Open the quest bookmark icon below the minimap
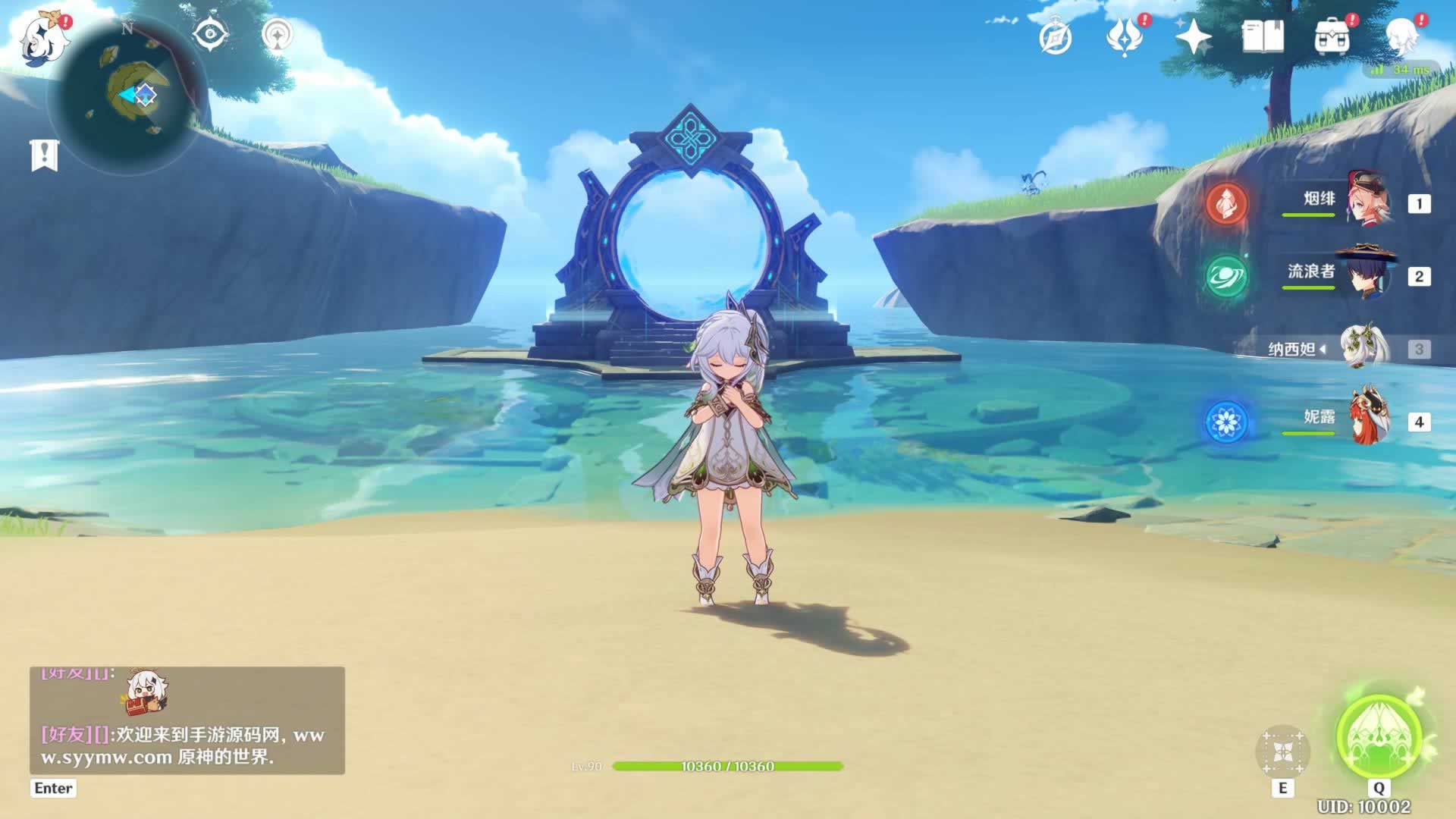This screenshot has width=1456, height=819. click(44, 155)
